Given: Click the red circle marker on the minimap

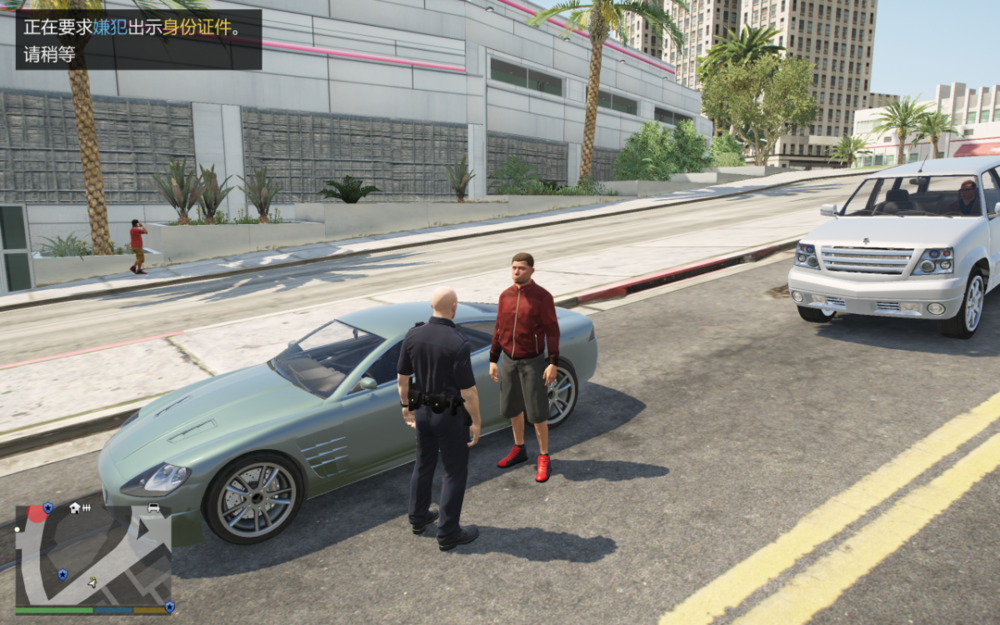Looking at the screenshot, I should (36, 514).
